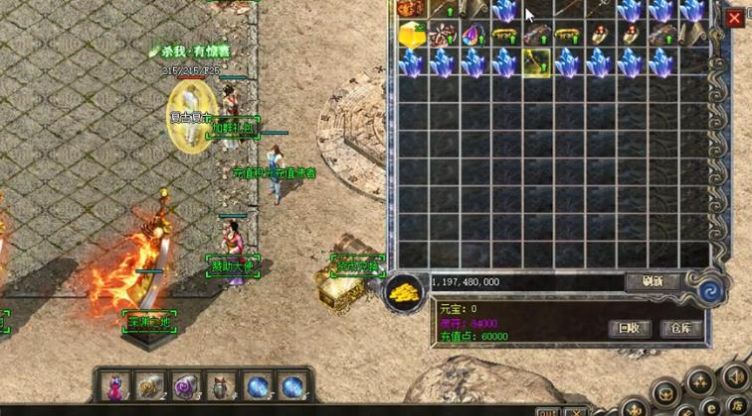Use the pink potion in hotbar slot 1

115,386
